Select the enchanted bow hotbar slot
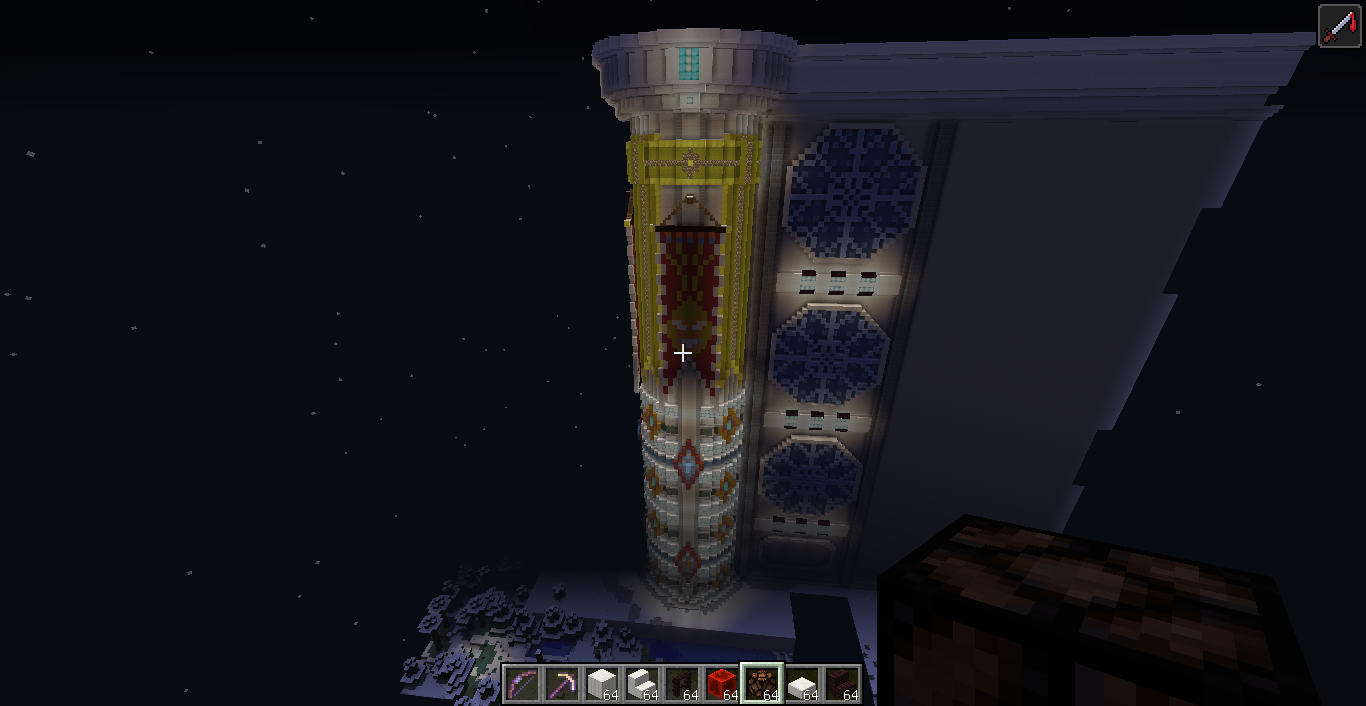Image resolution: width=1366 pixels, height=706 pixels. pyautogui.click(x=522, y=684)
